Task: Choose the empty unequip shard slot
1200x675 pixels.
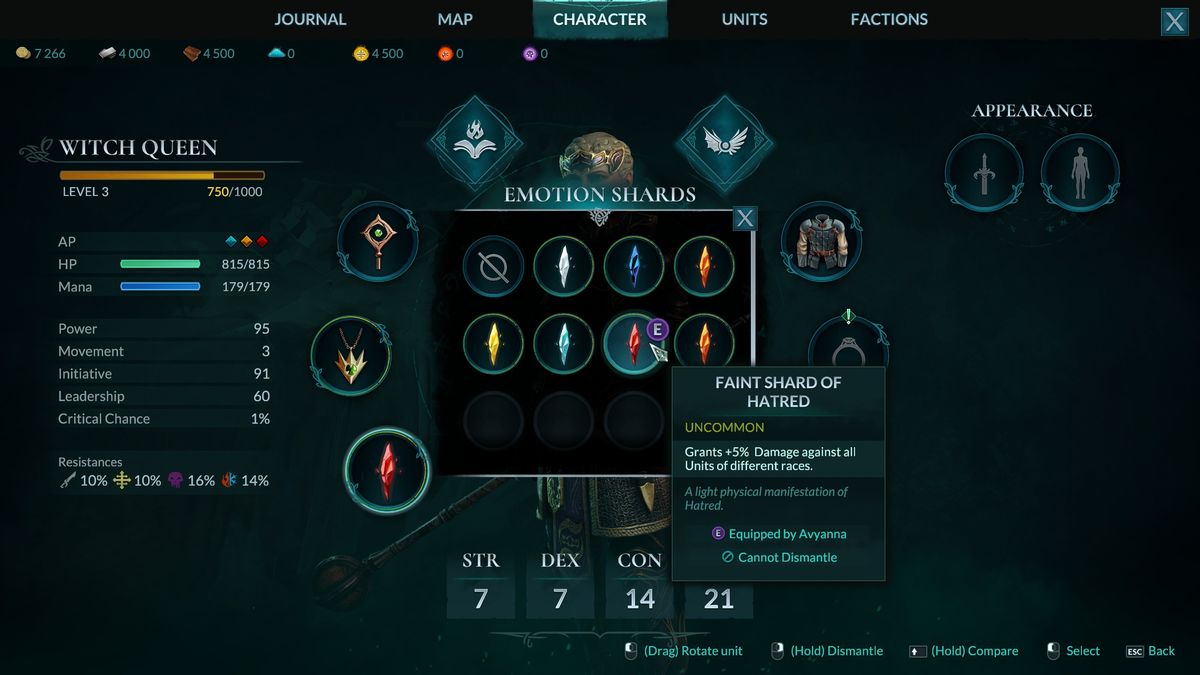Action: [x=493, y=267]
